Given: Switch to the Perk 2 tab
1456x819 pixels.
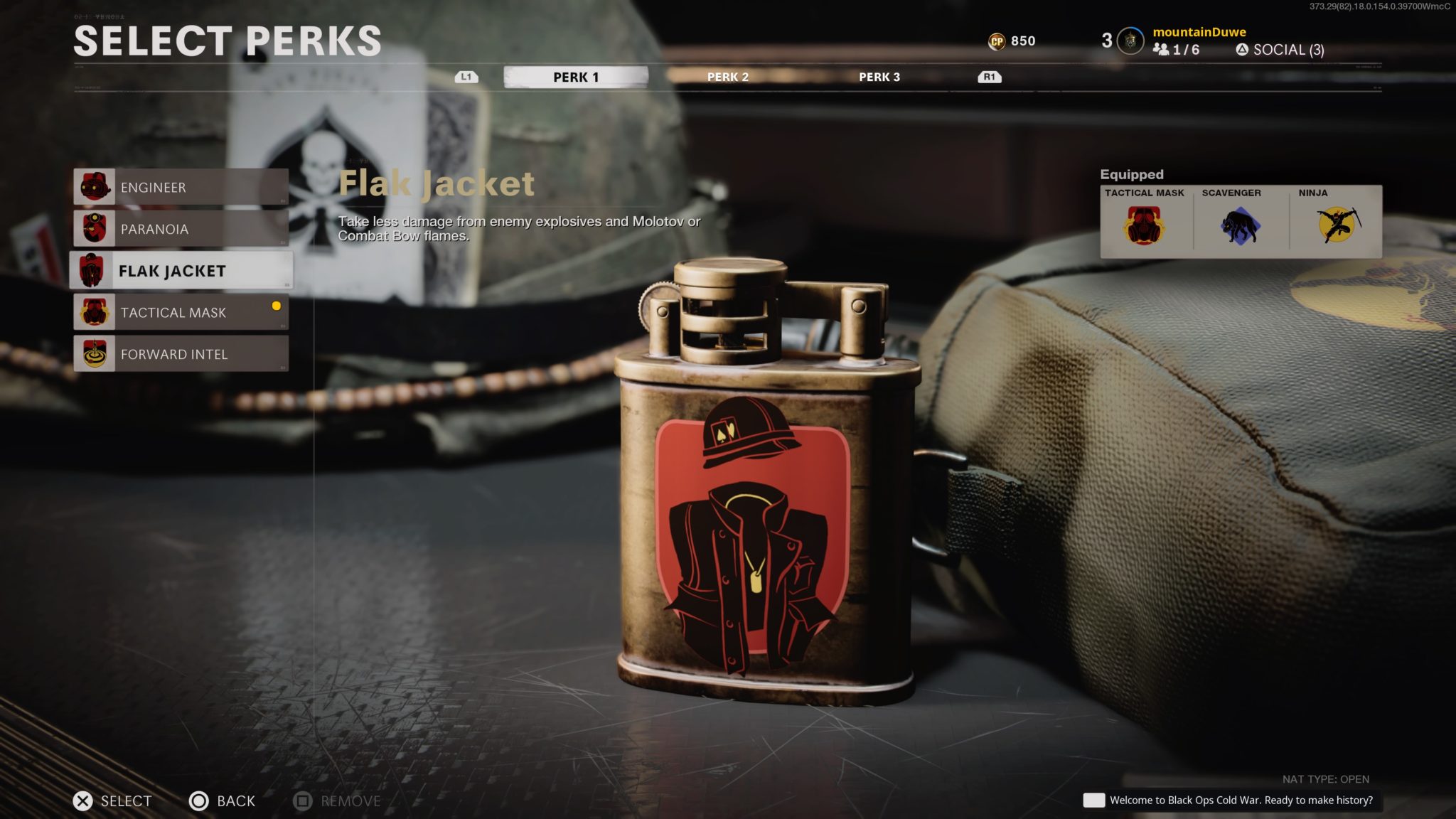Looking at the screenshot, I should click(727, 77).
